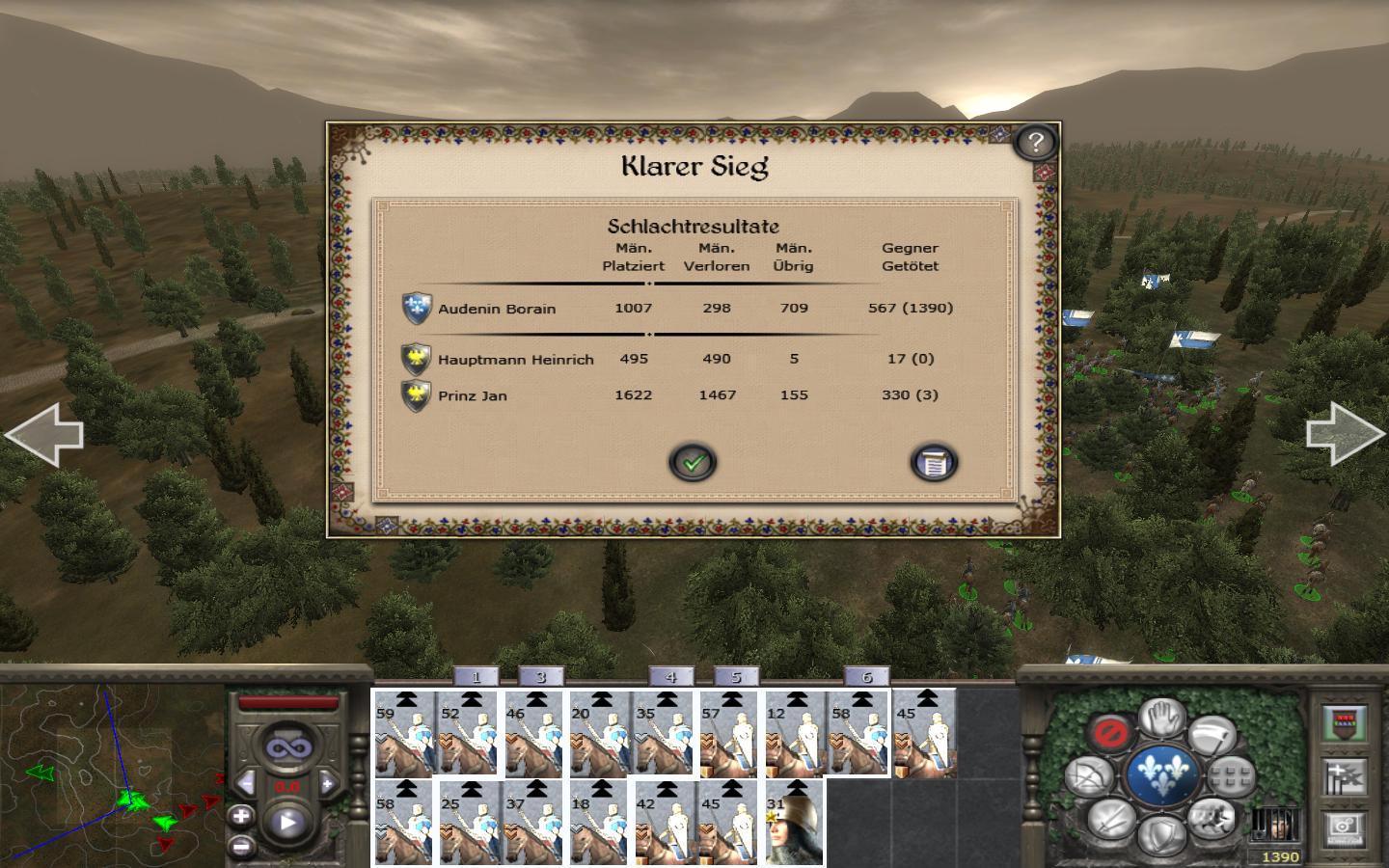
Task: Go to the previous screen with the left arrow
Action: pyautogui.click(x=43, y=435)
